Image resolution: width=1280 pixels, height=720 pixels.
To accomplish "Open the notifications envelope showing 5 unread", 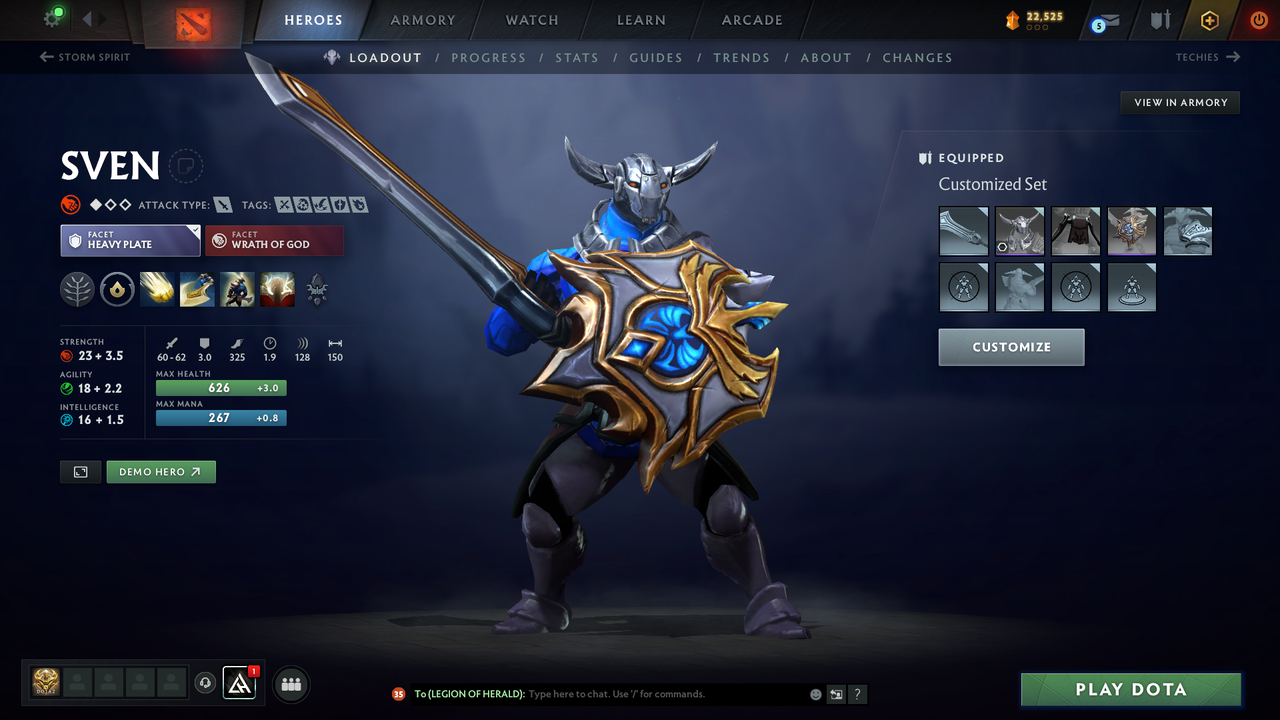I will 1103,21.
